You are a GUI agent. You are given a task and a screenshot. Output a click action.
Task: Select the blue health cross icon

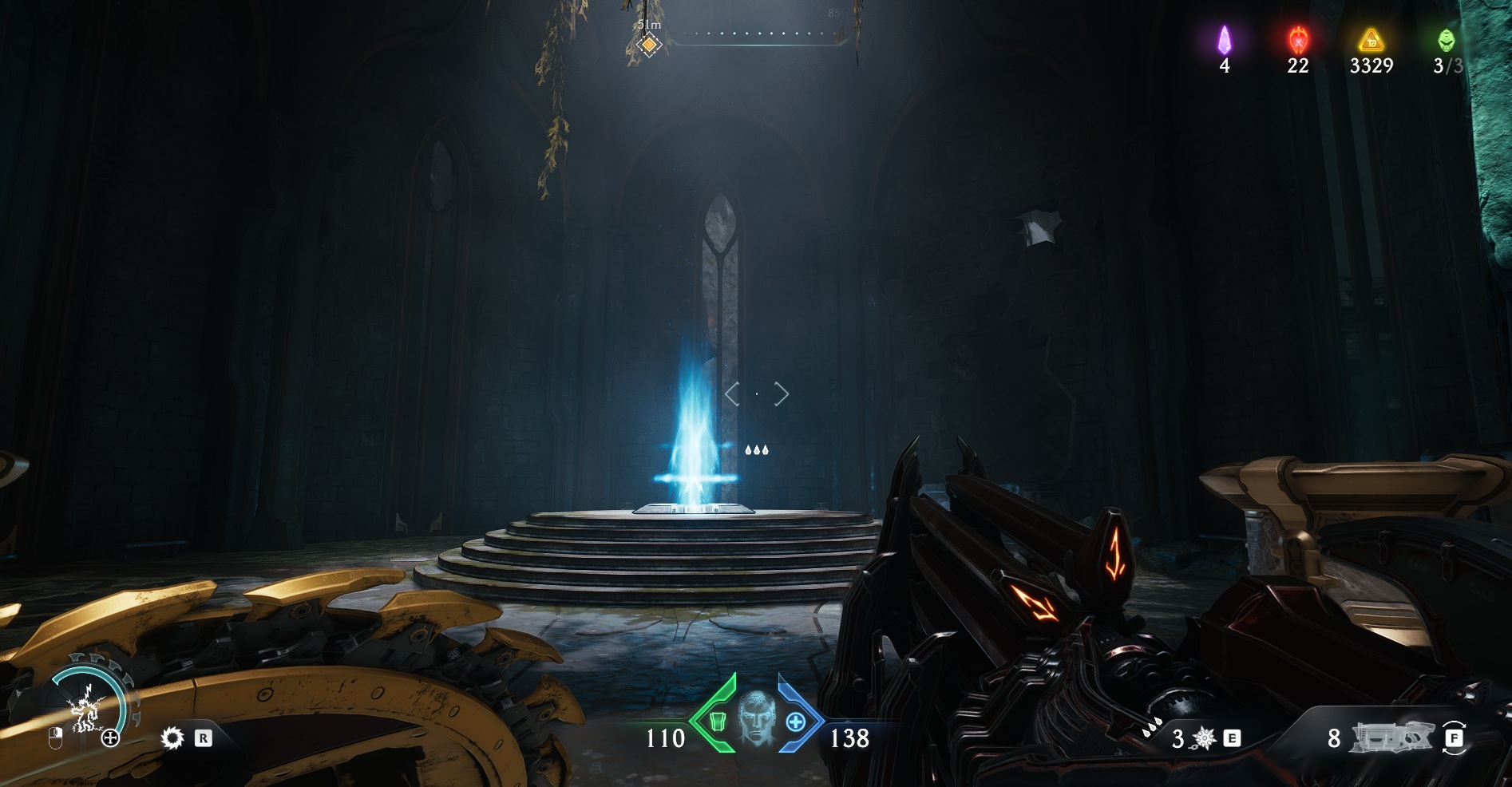coord(795,722)
